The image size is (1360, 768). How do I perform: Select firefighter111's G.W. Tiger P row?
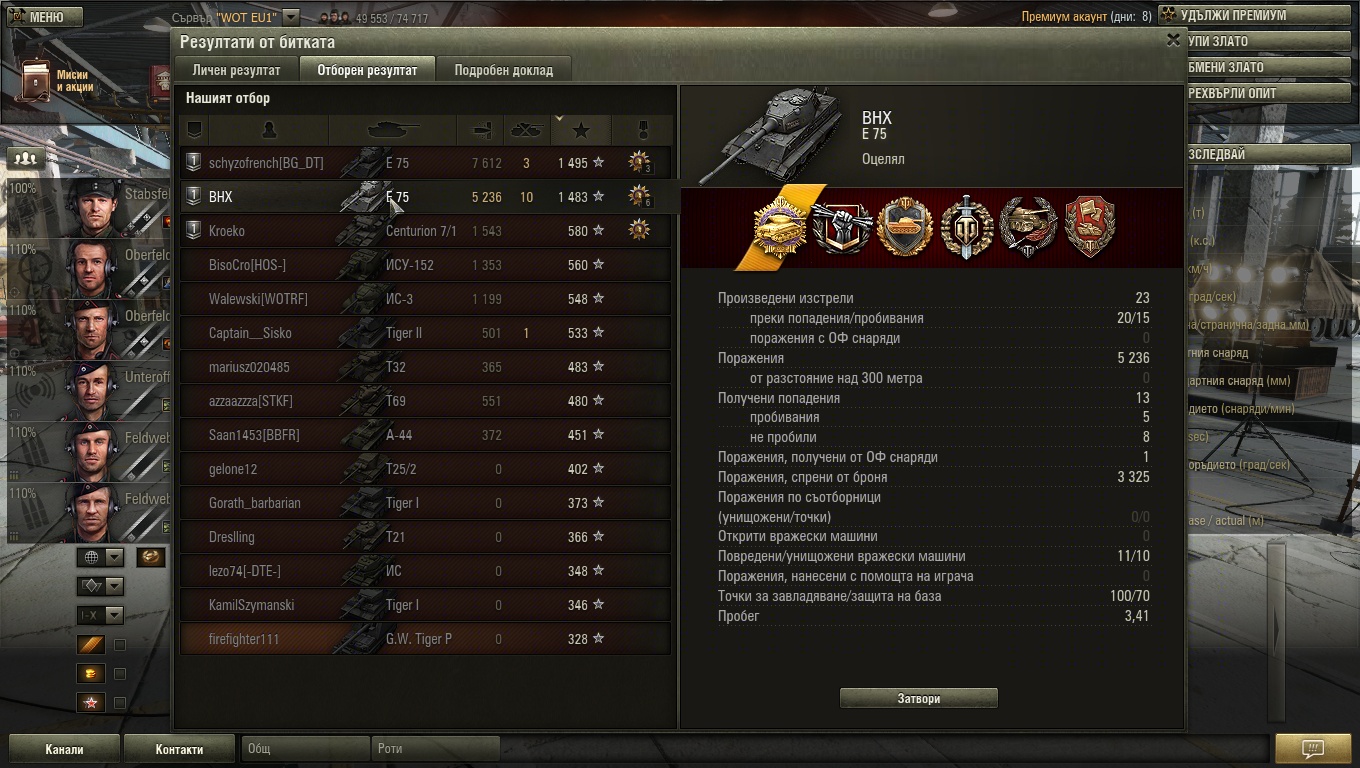tap(425, 639)
